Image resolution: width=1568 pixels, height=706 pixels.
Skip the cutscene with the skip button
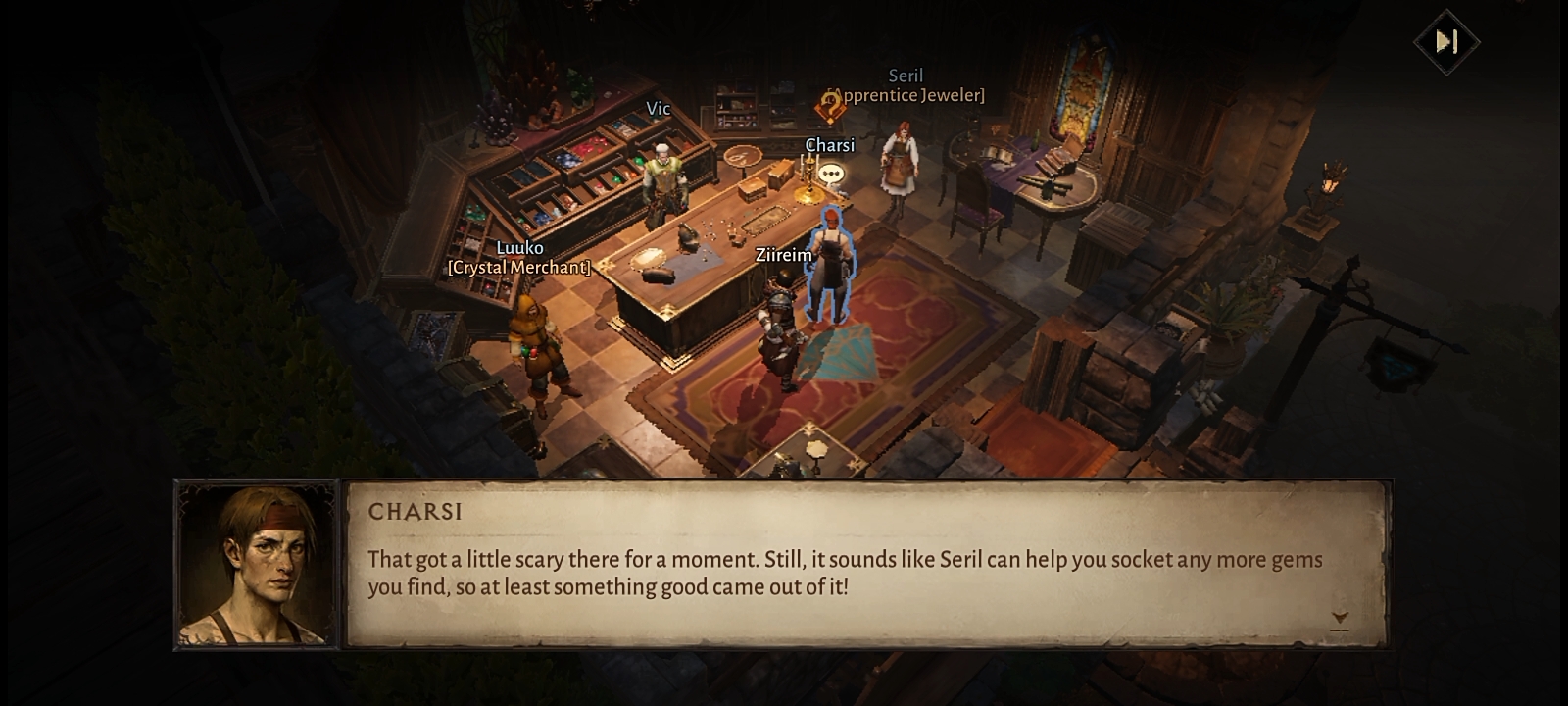[1446, 41]
